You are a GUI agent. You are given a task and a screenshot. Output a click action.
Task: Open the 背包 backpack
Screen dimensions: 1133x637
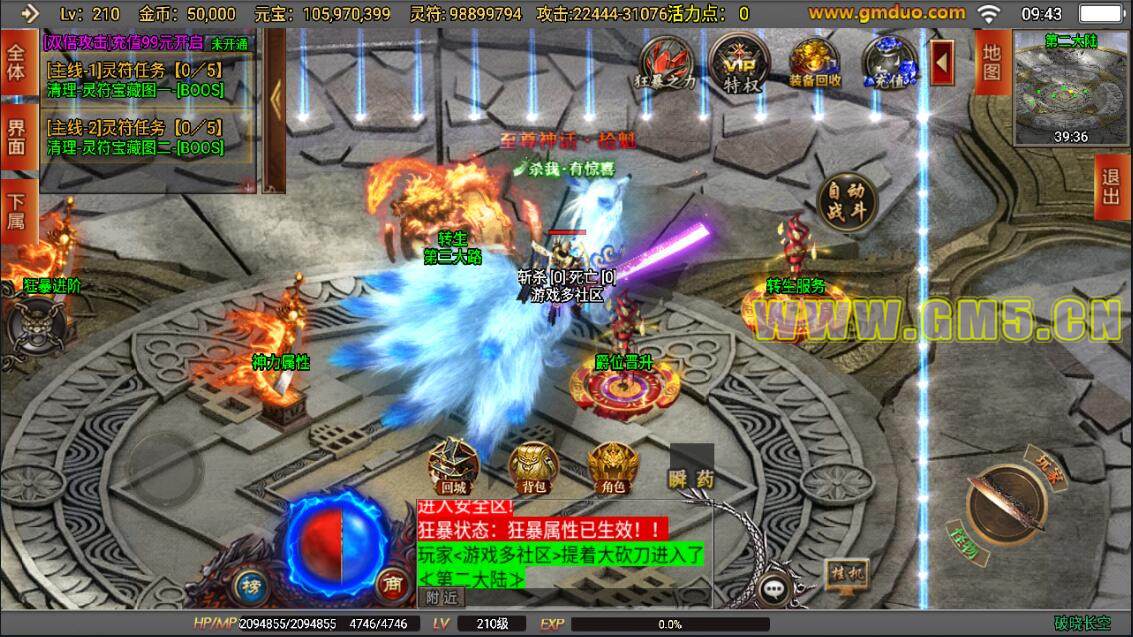pyautogui.click(x=533, y=467)
